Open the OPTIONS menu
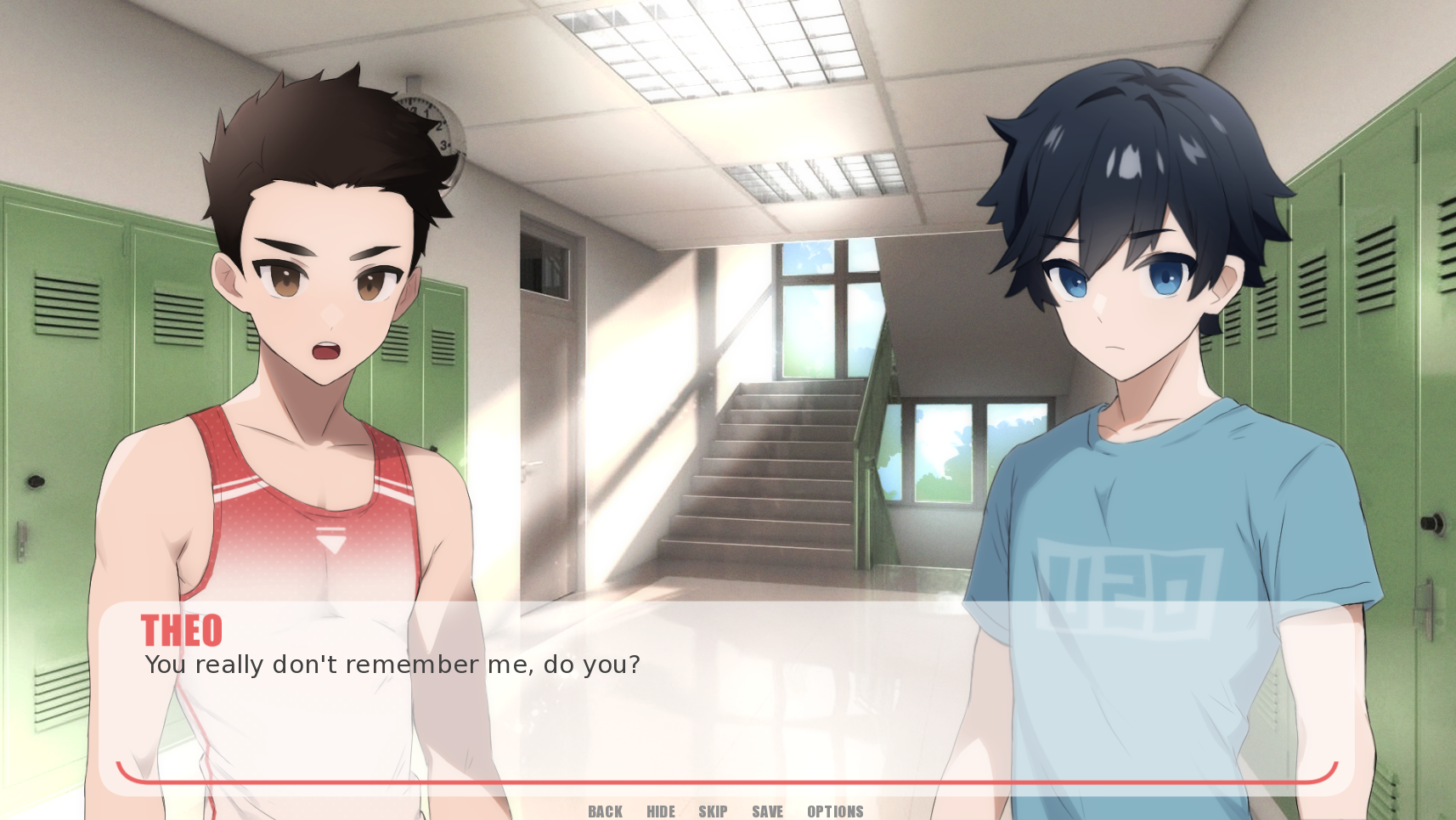Image resolution: width=1456 pixels, height=820 pixels. pyautogui.click(x=835, y=812)
